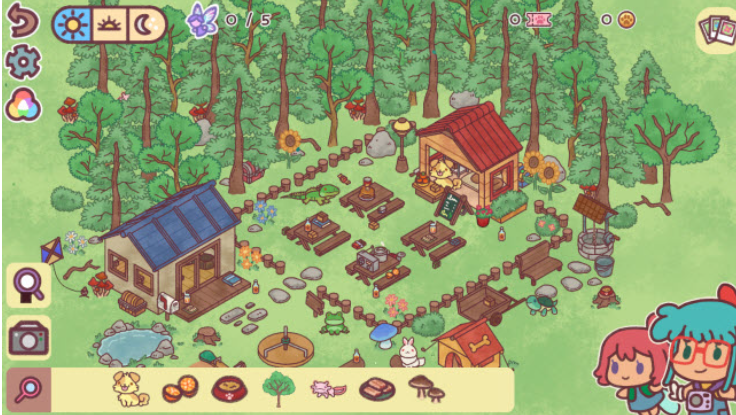Image resolution: width=736 pixels, height=415 pixels.
Task: Click the gold paw coin icon
Action: point(627,19)
